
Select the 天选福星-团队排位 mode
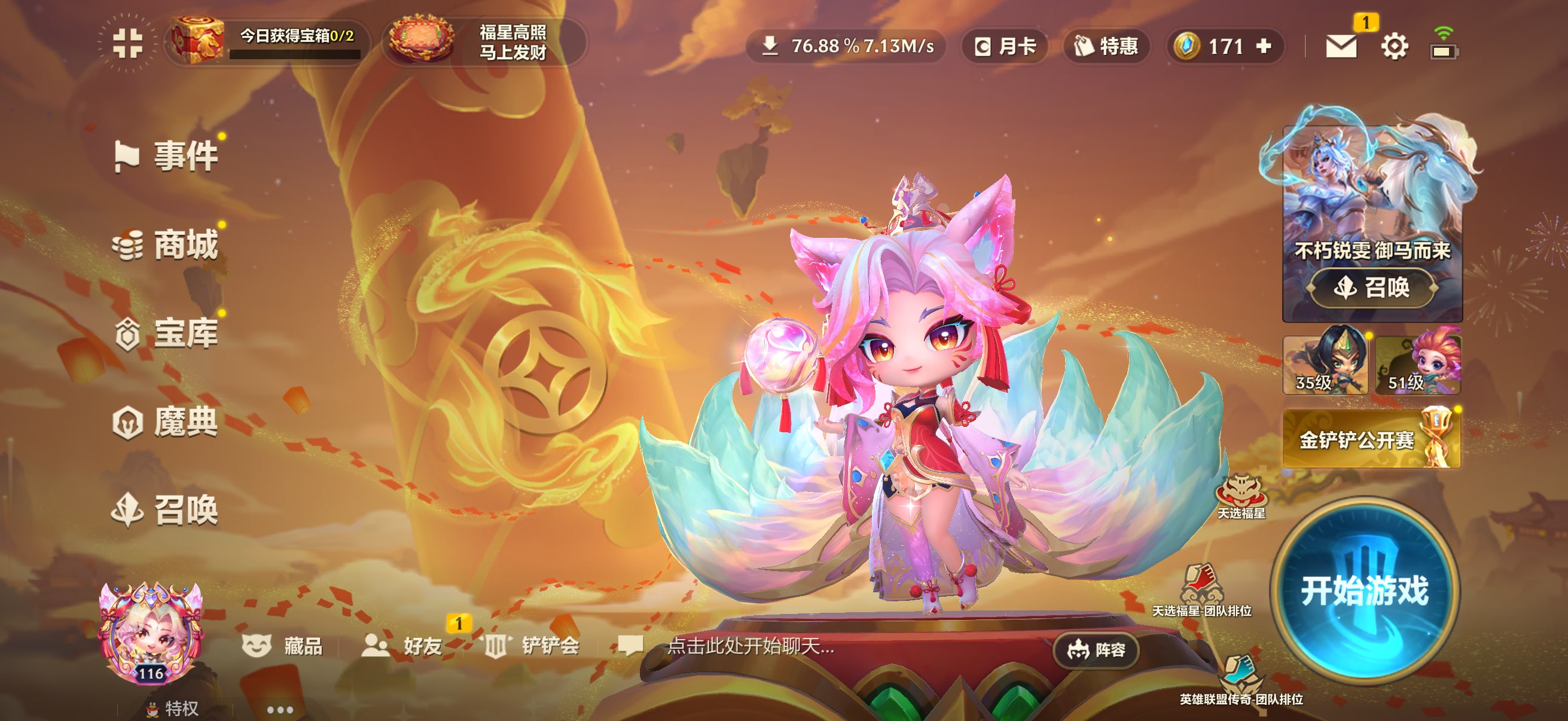1201,591
